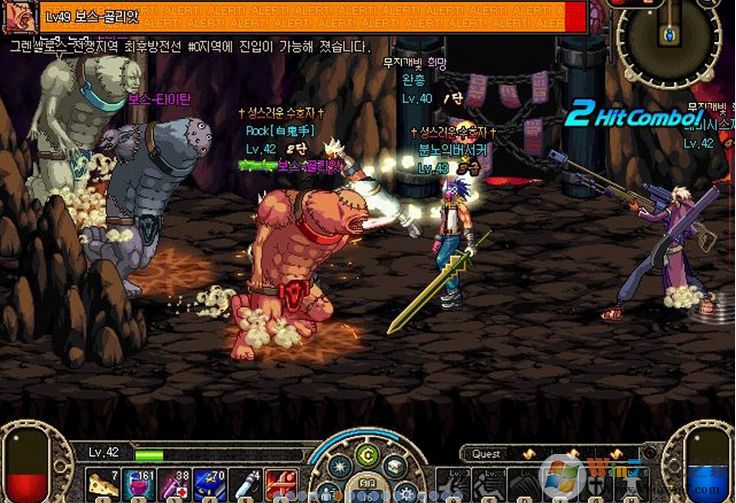Click the star burst button in center dial
The height and width of the screenshot is (503, 736).
click(x=340, y=466)
